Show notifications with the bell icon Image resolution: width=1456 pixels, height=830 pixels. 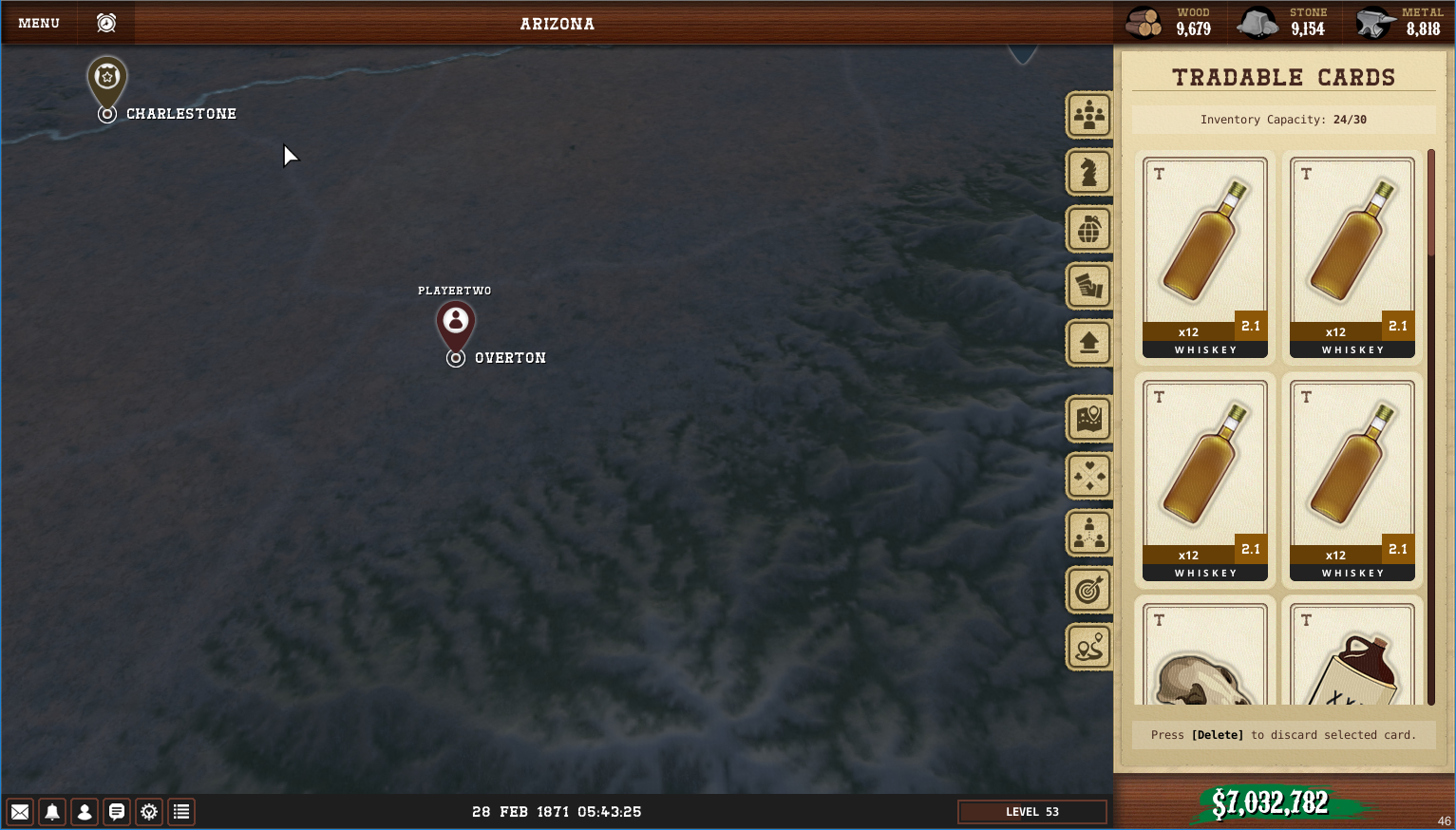point(52,812)
